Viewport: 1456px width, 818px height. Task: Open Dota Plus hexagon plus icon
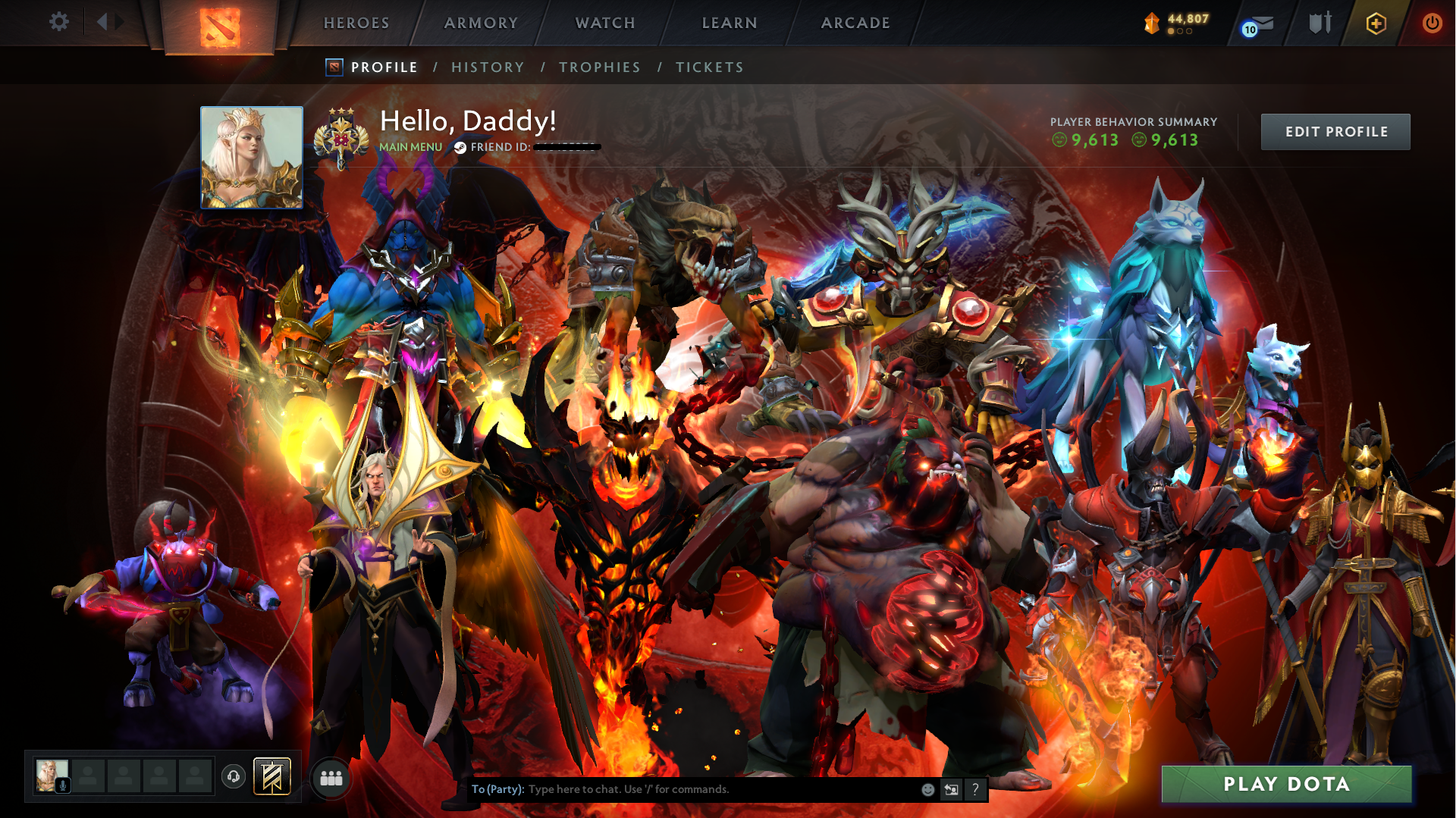tap(1376, 24)
